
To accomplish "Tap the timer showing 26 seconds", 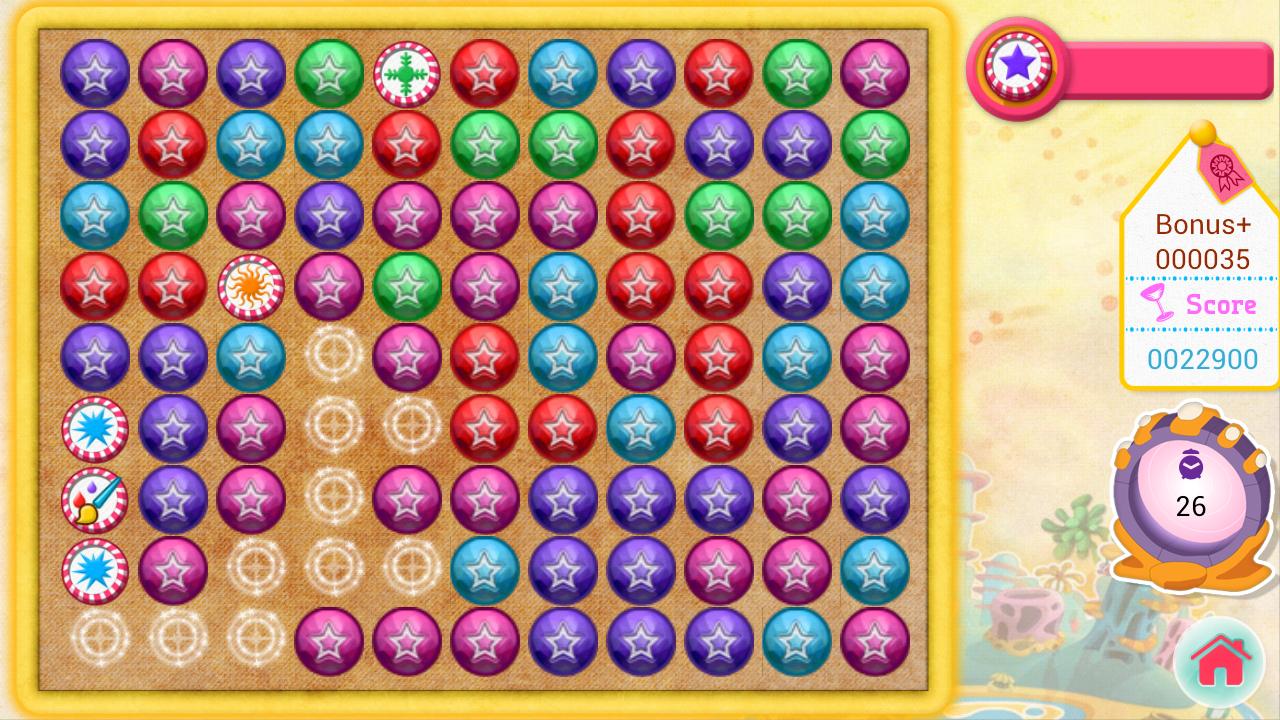I will coord(1190,506).
